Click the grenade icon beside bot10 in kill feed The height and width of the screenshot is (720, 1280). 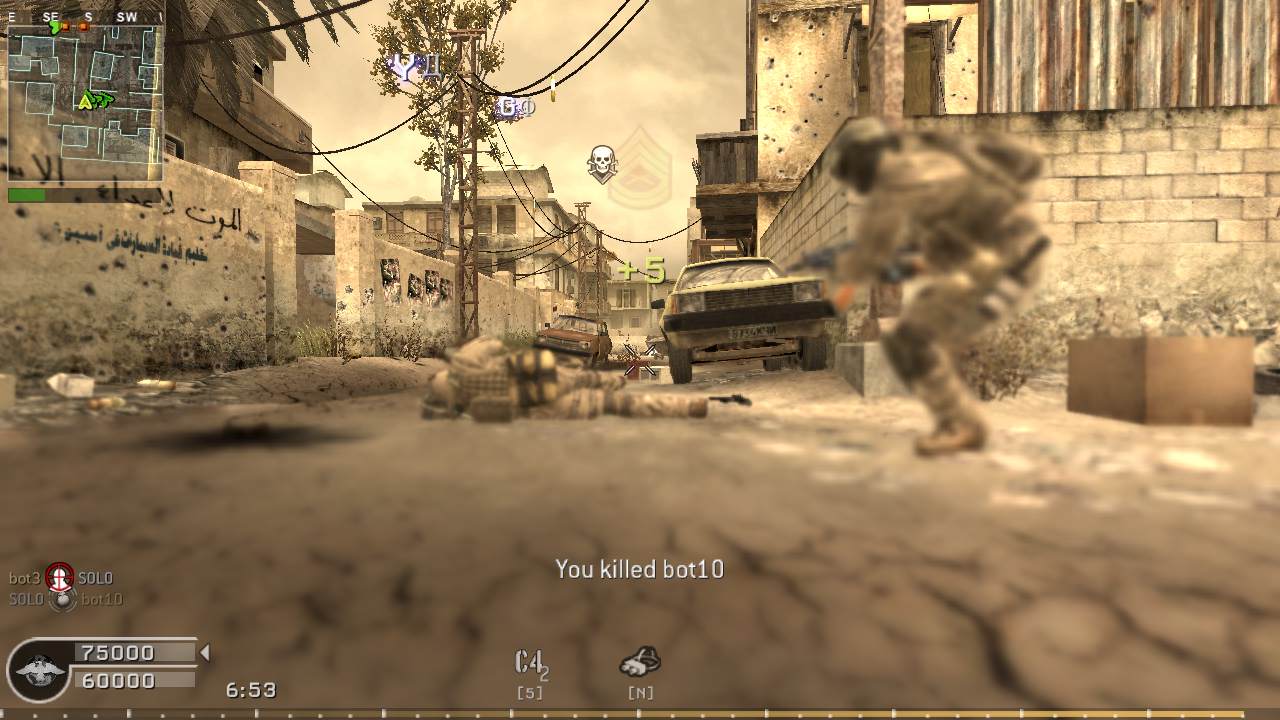point(64,599)
